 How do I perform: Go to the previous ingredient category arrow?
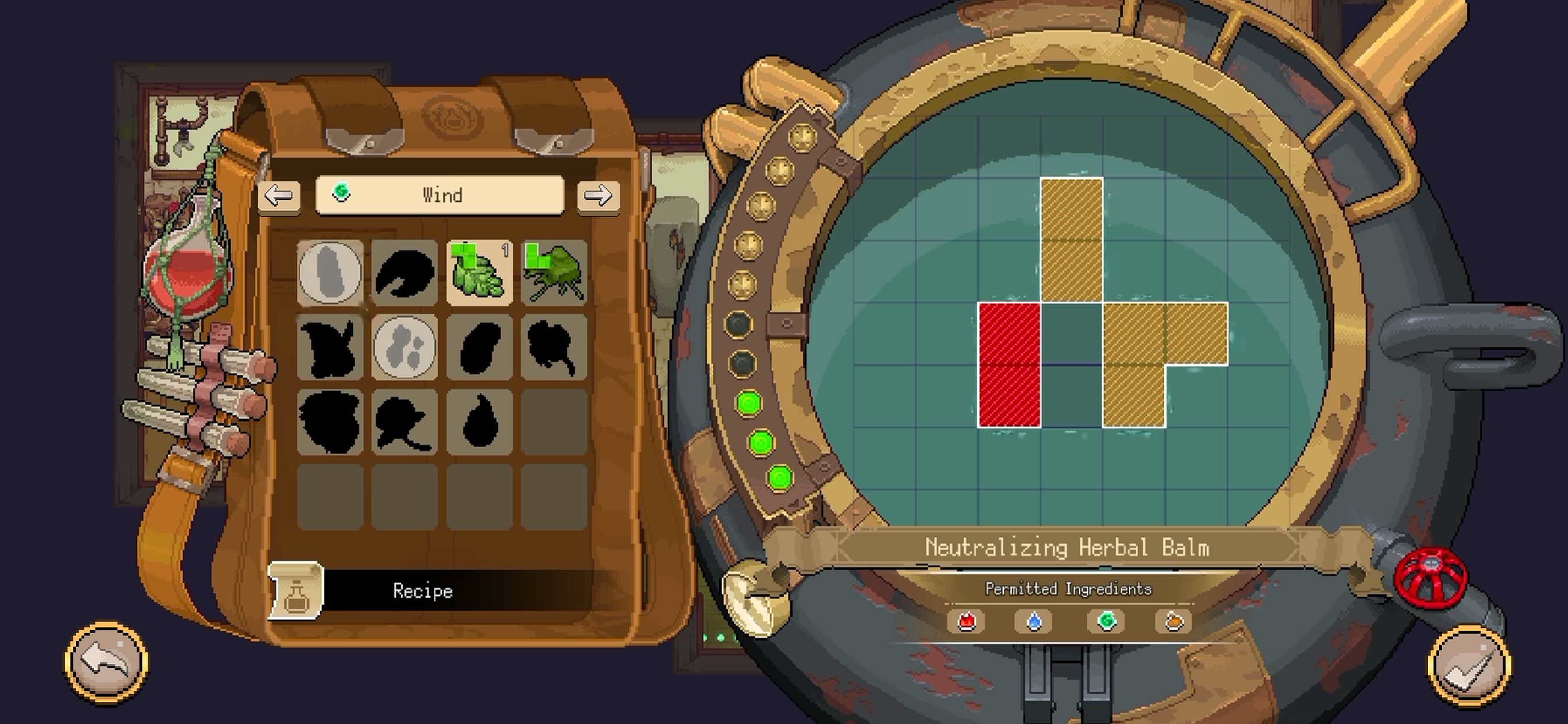click(279, 196)
